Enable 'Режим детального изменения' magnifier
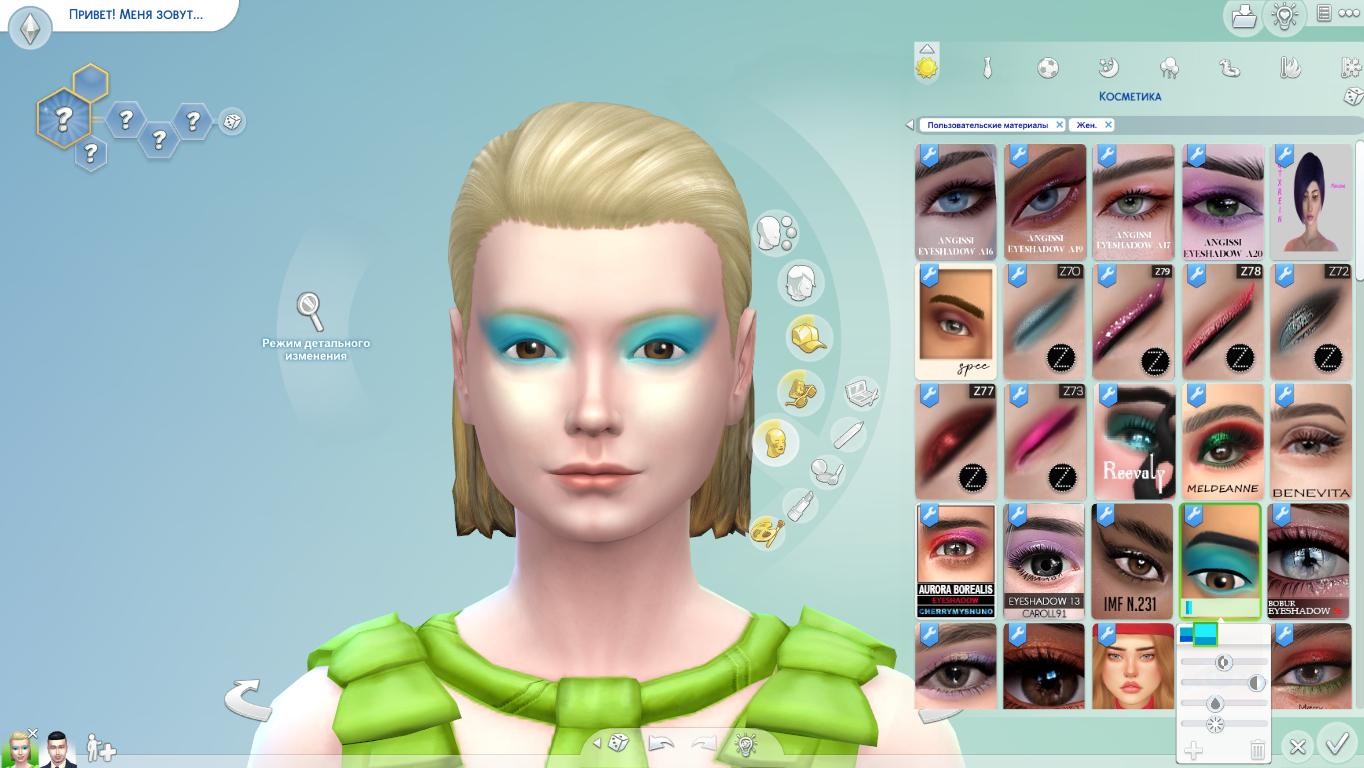1364x768 pixels. point(311,312)
